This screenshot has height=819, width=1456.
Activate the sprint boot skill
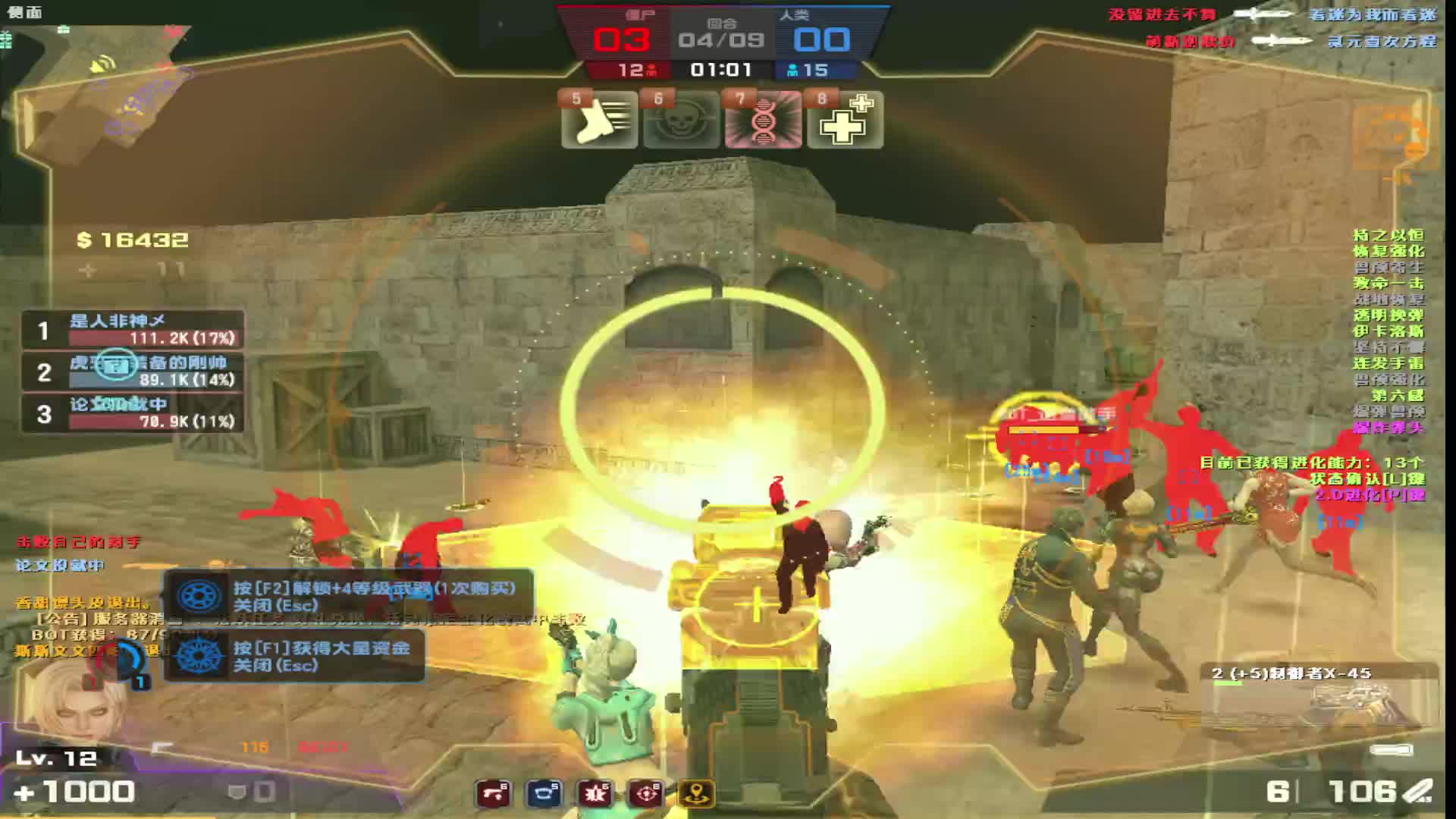coord(599,120)
